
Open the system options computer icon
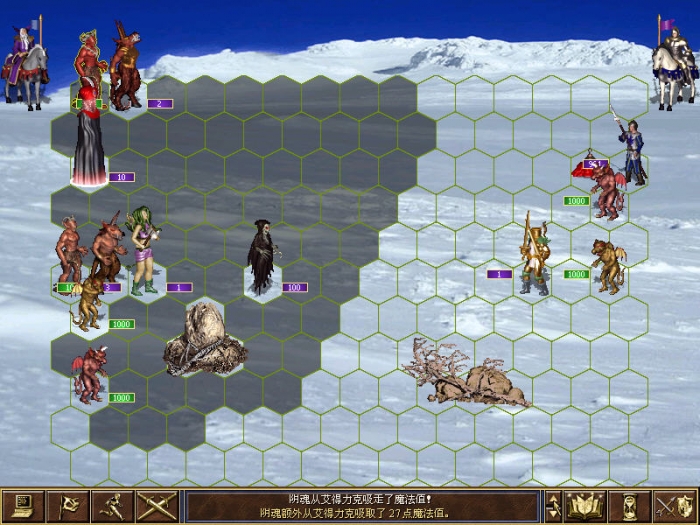[x=23, y=505]
